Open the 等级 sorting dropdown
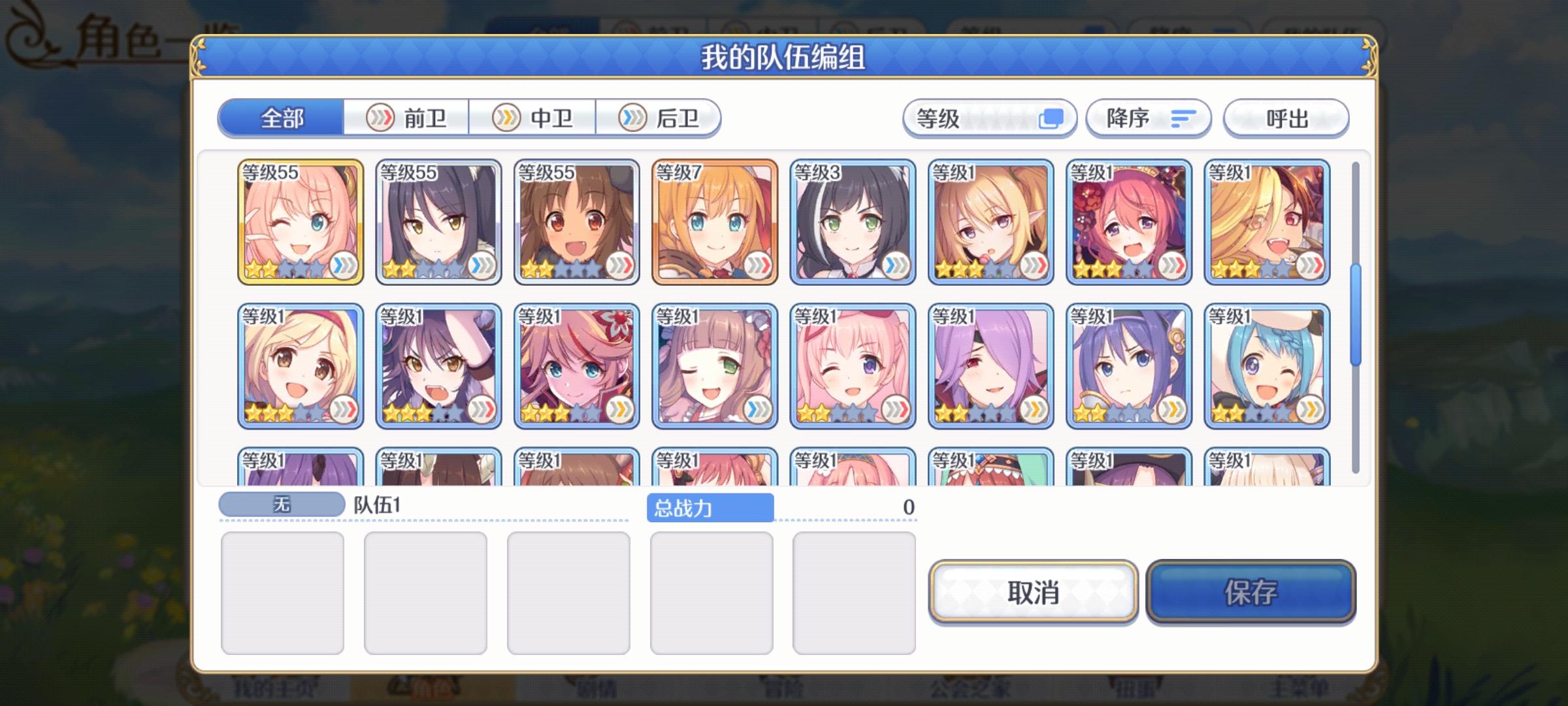 [x=990, y=118]
